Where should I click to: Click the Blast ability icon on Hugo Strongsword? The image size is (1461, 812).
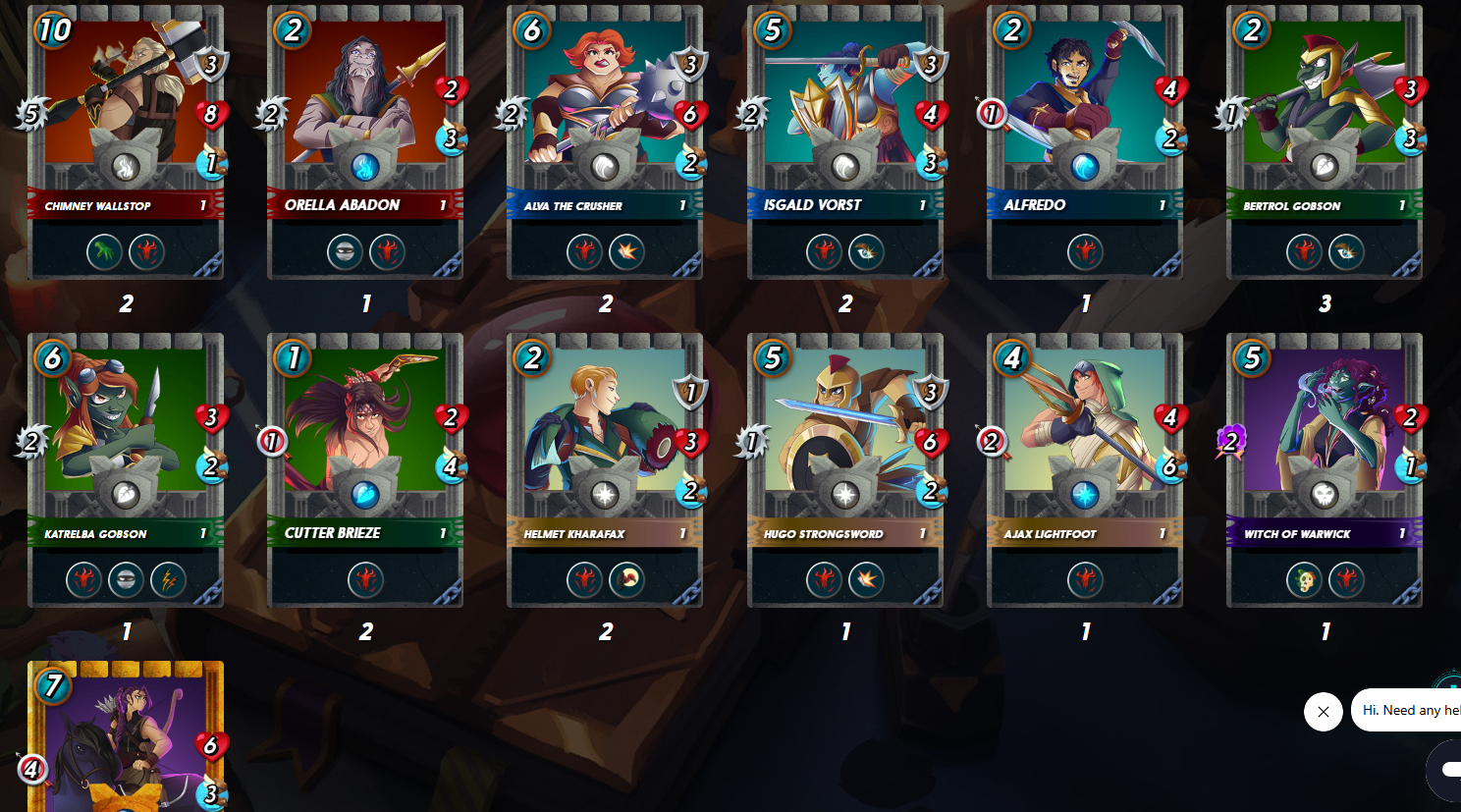(868, 579)
